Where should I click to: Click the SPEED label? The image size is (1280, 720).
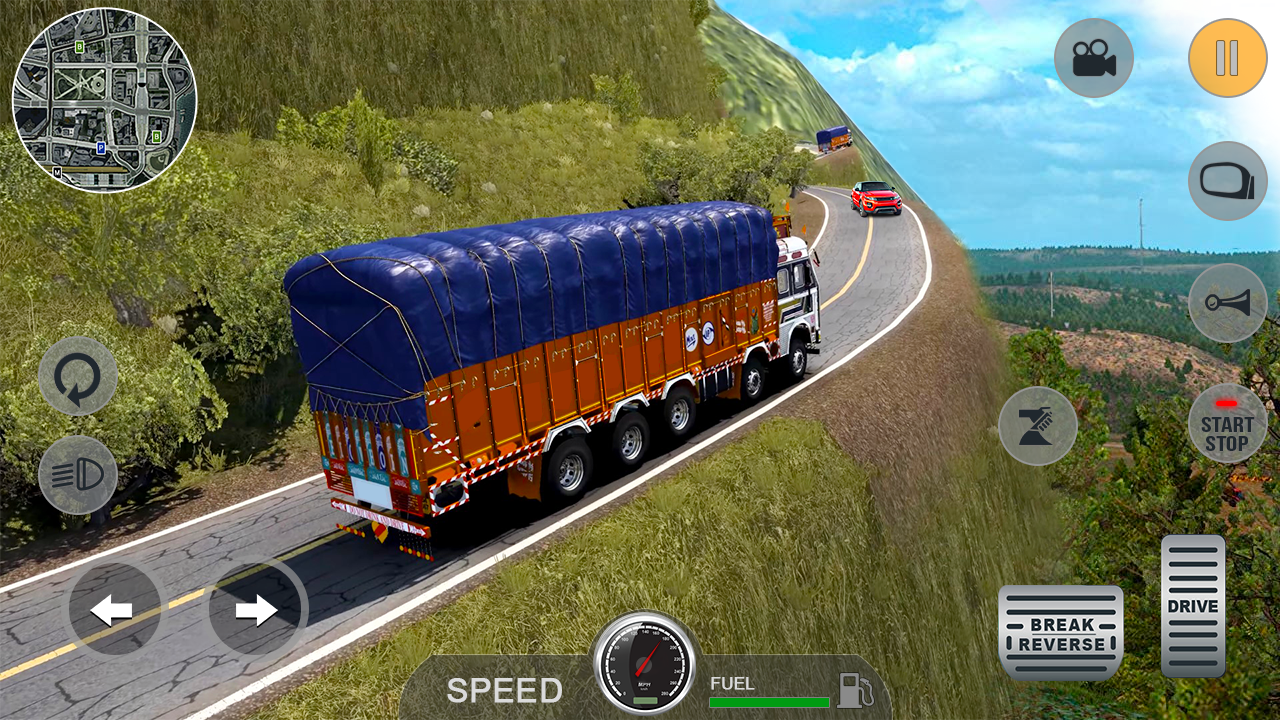point(505,690)
